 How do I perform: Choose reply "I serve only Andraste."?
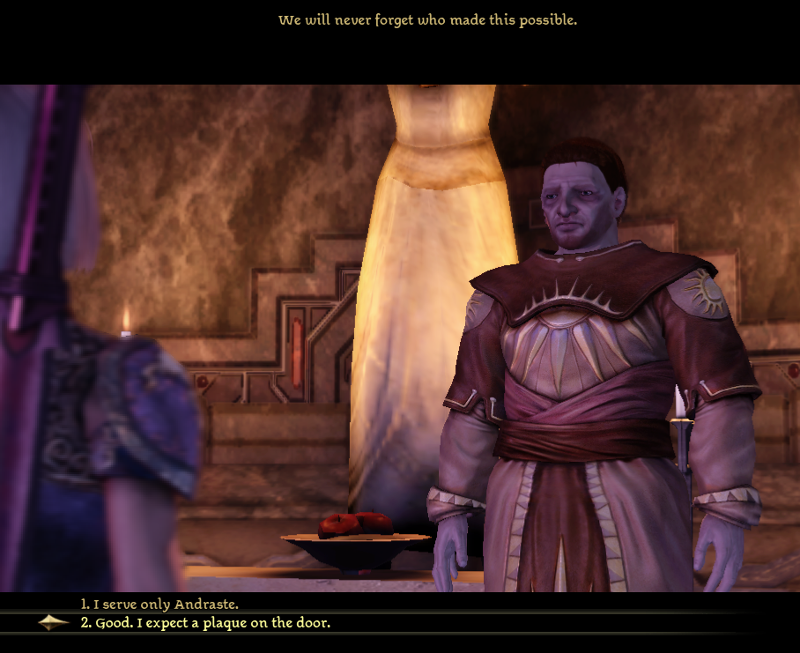coord(160,604)
